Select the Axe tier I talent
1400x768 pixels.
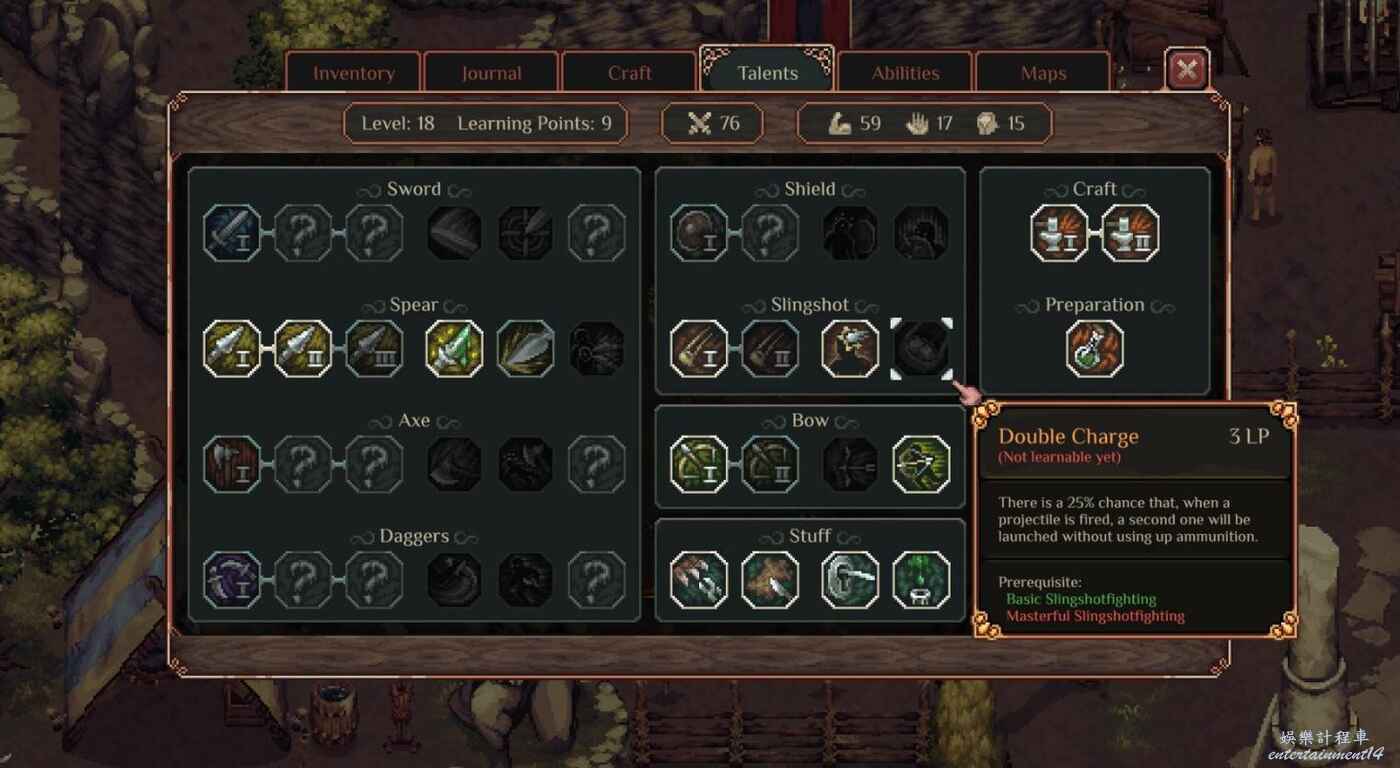(x=232, y=464)
